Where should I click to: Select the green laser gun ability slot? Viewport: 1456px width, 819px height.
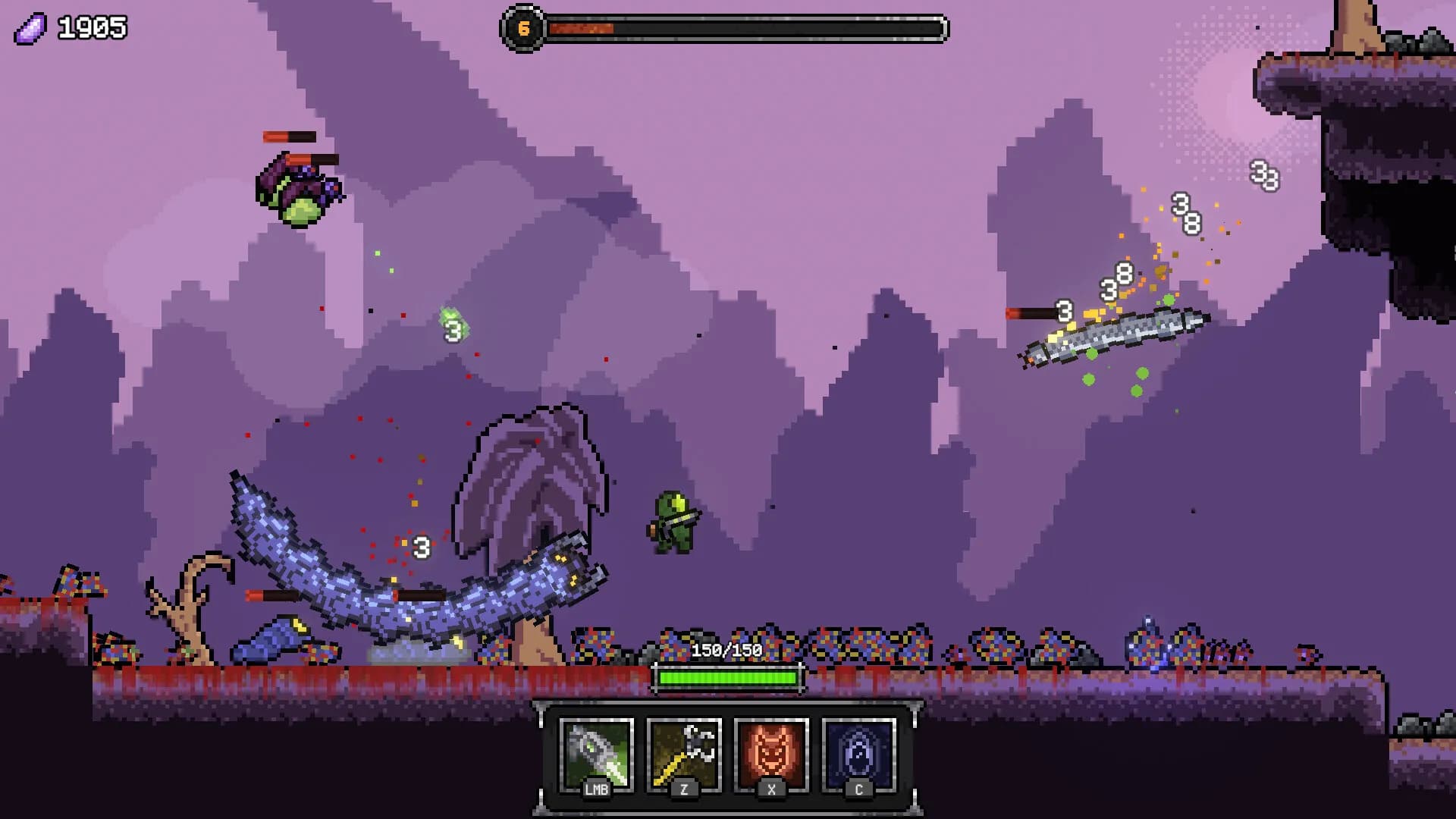coord(596,755)
